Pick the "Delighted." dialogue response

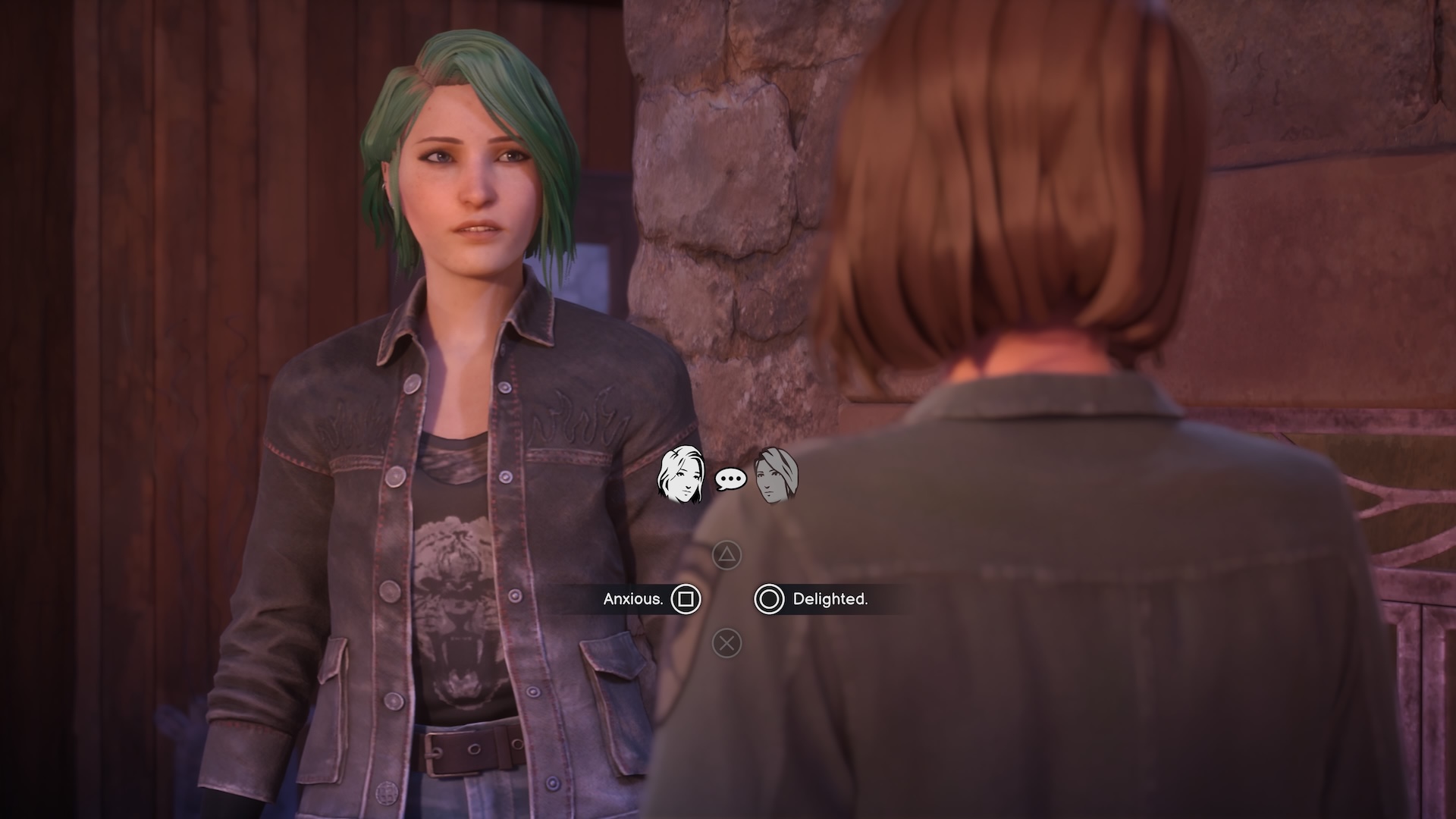pyautogui.click(x=829, y=599)
